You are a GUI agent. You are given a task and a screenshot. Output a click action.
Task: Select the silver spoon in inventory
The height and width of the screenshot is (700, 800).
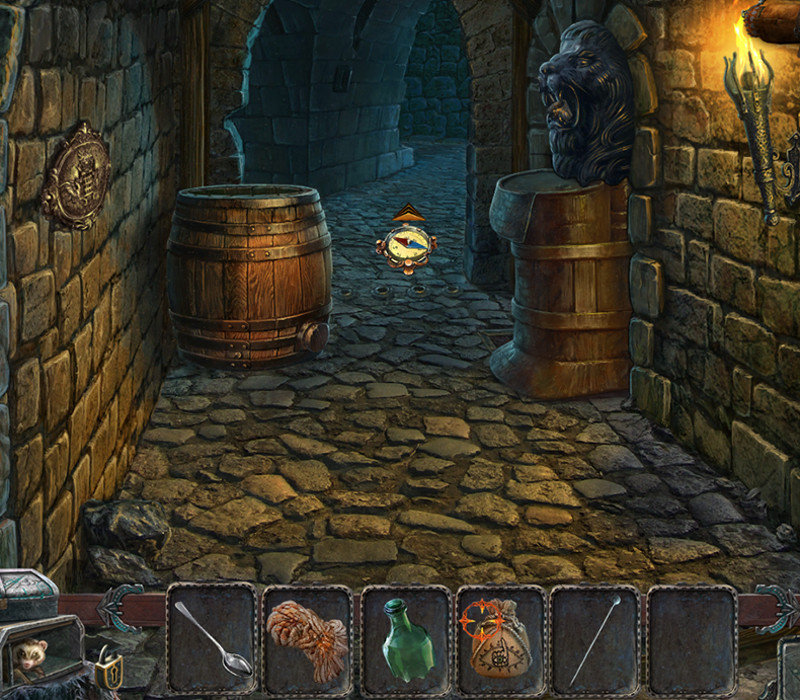[211, 638]
